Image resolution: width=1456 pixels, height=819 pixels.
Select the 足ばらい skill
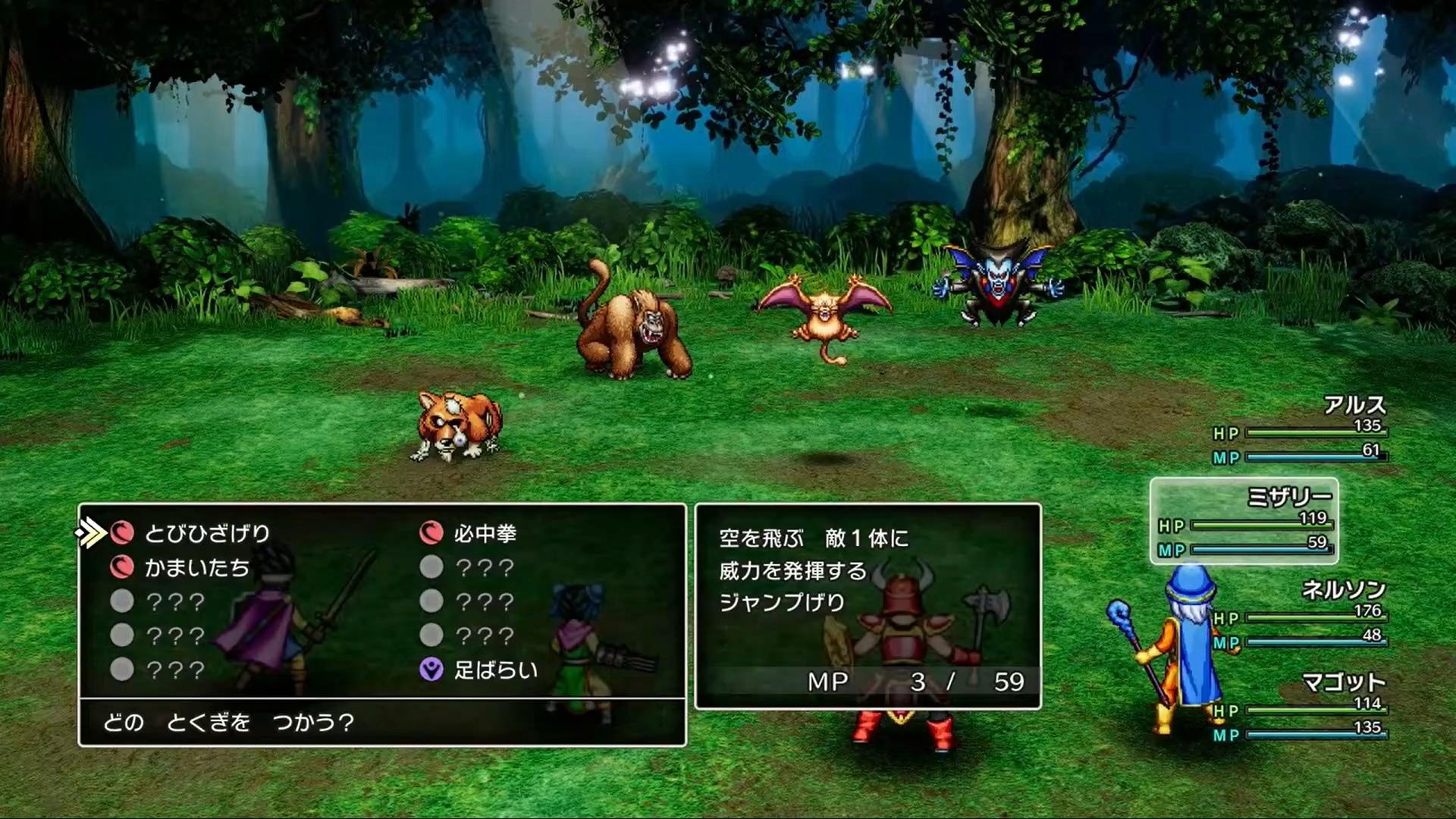(x=494, y=670)
